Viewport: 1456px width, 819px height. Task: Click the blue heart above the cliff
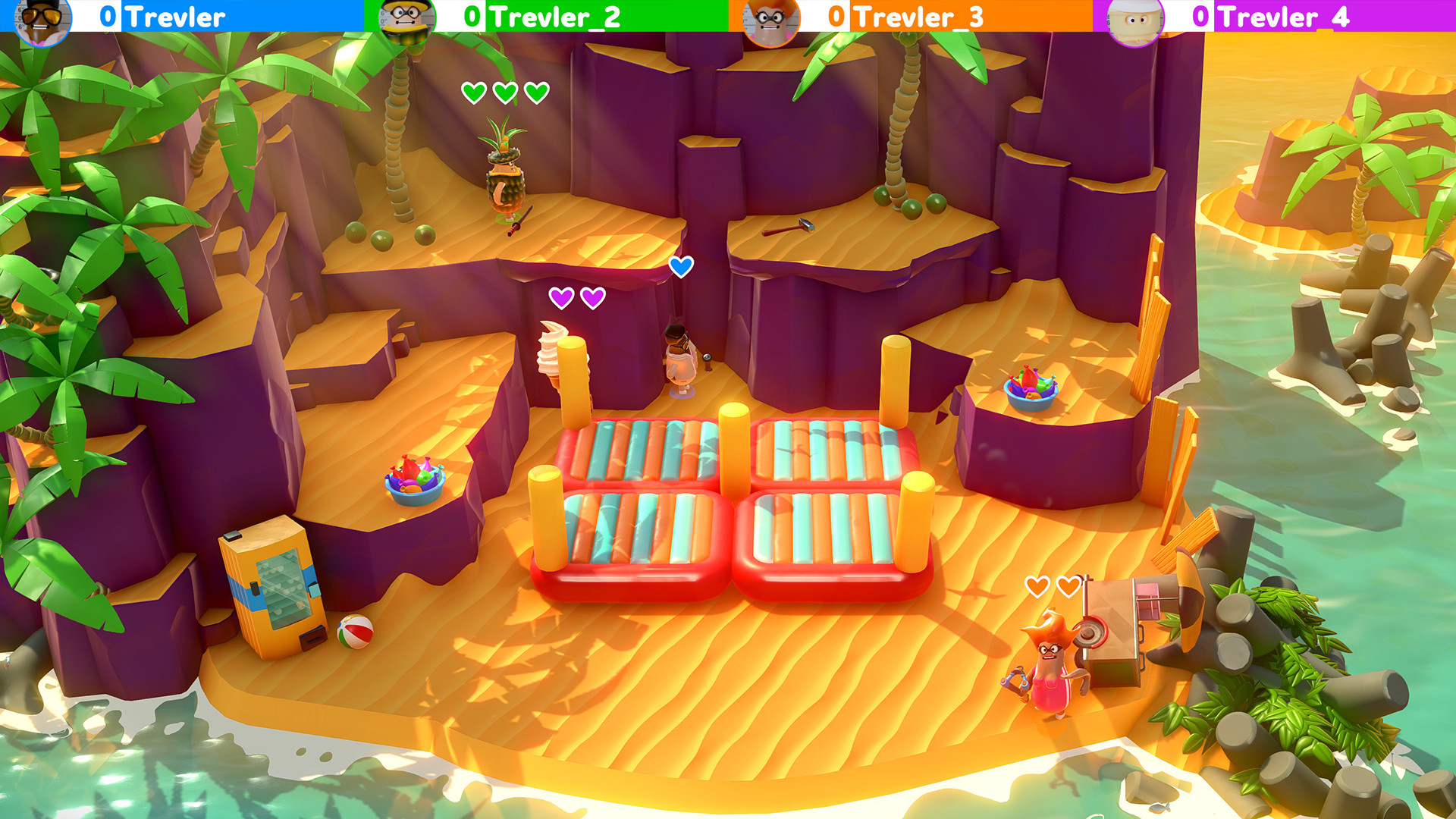click(x=682, y=266)
